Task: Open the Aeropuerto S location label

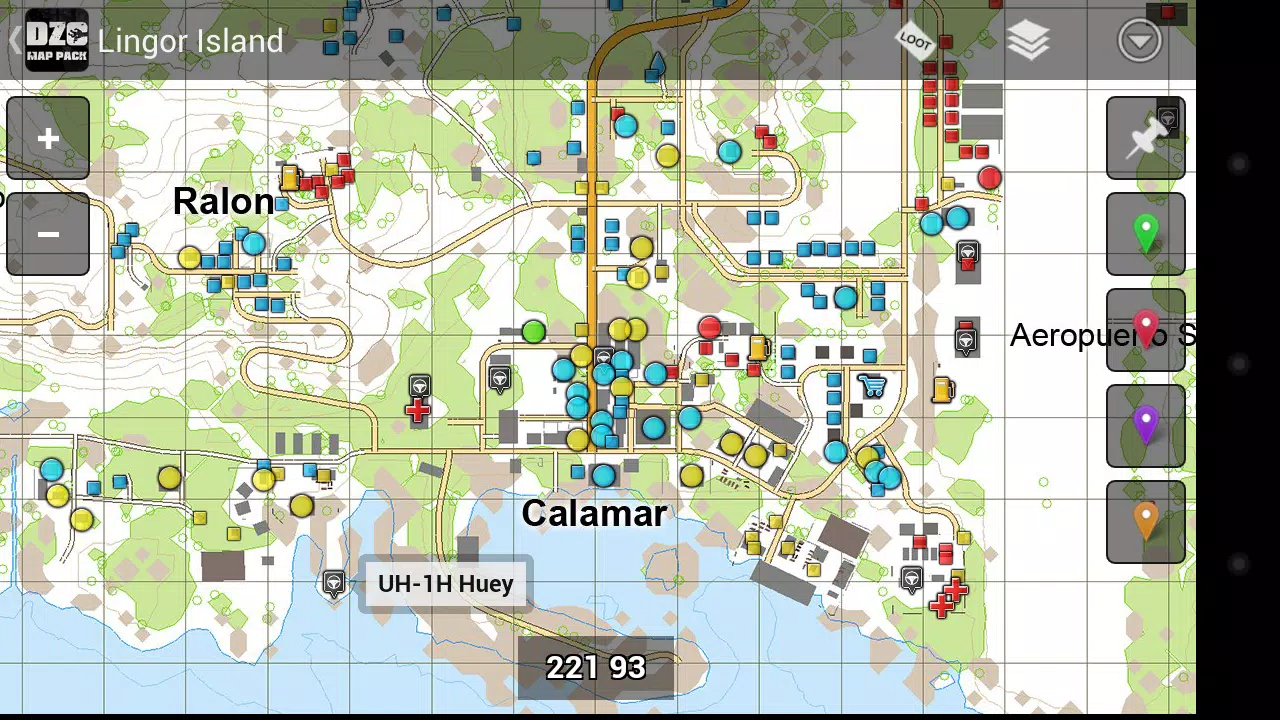Action: point(1100,335)
